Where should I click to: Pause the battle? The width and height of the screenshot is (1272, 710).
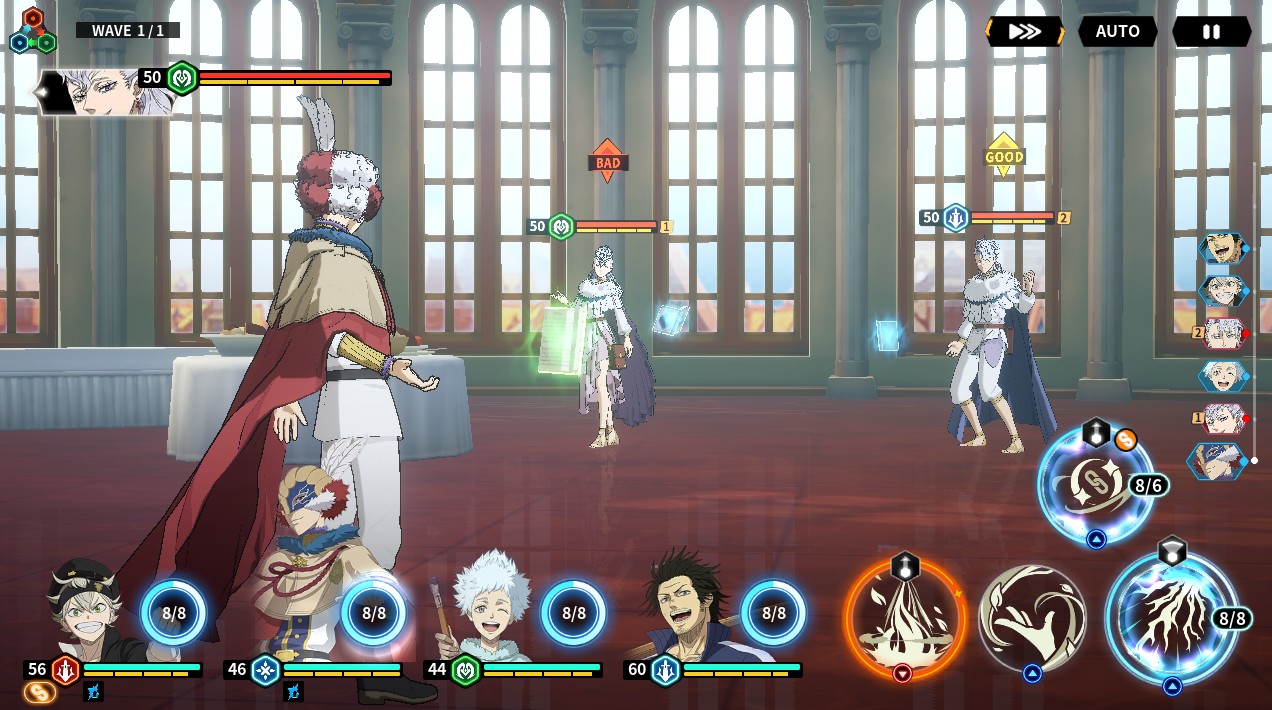point(1211,31)
